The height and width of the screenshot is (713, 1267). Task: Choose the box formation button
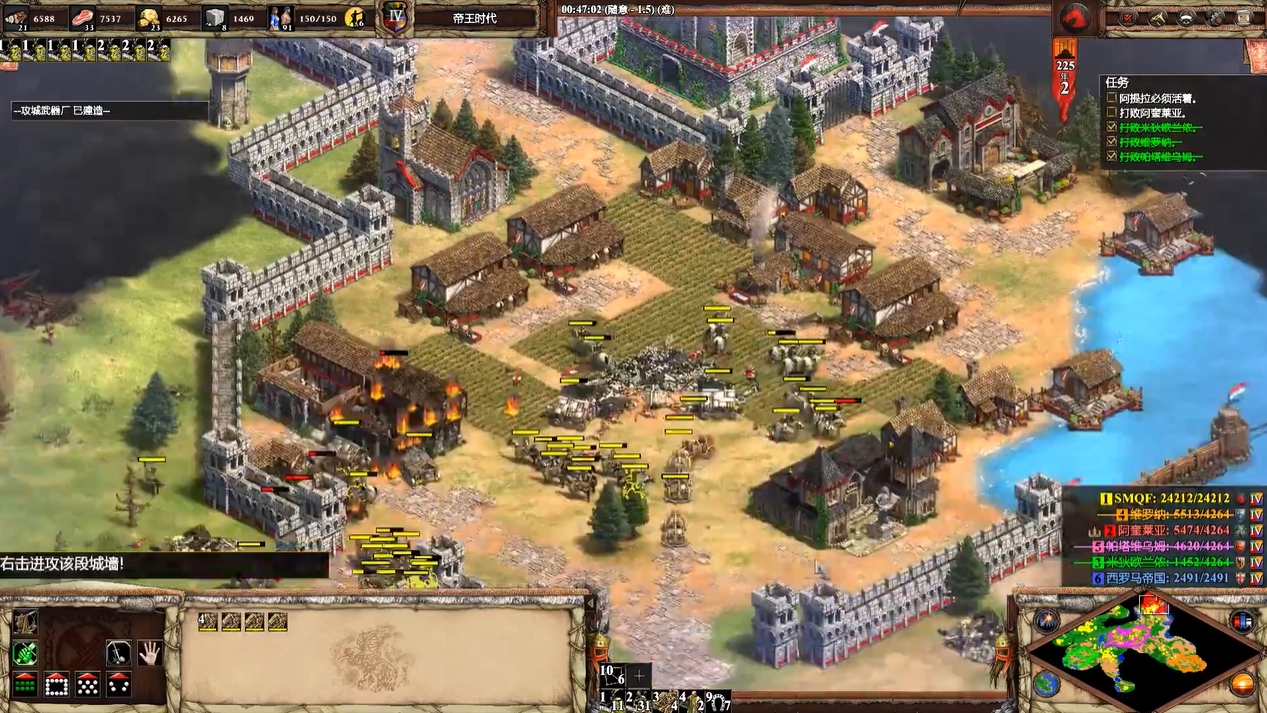click(56, 685)
